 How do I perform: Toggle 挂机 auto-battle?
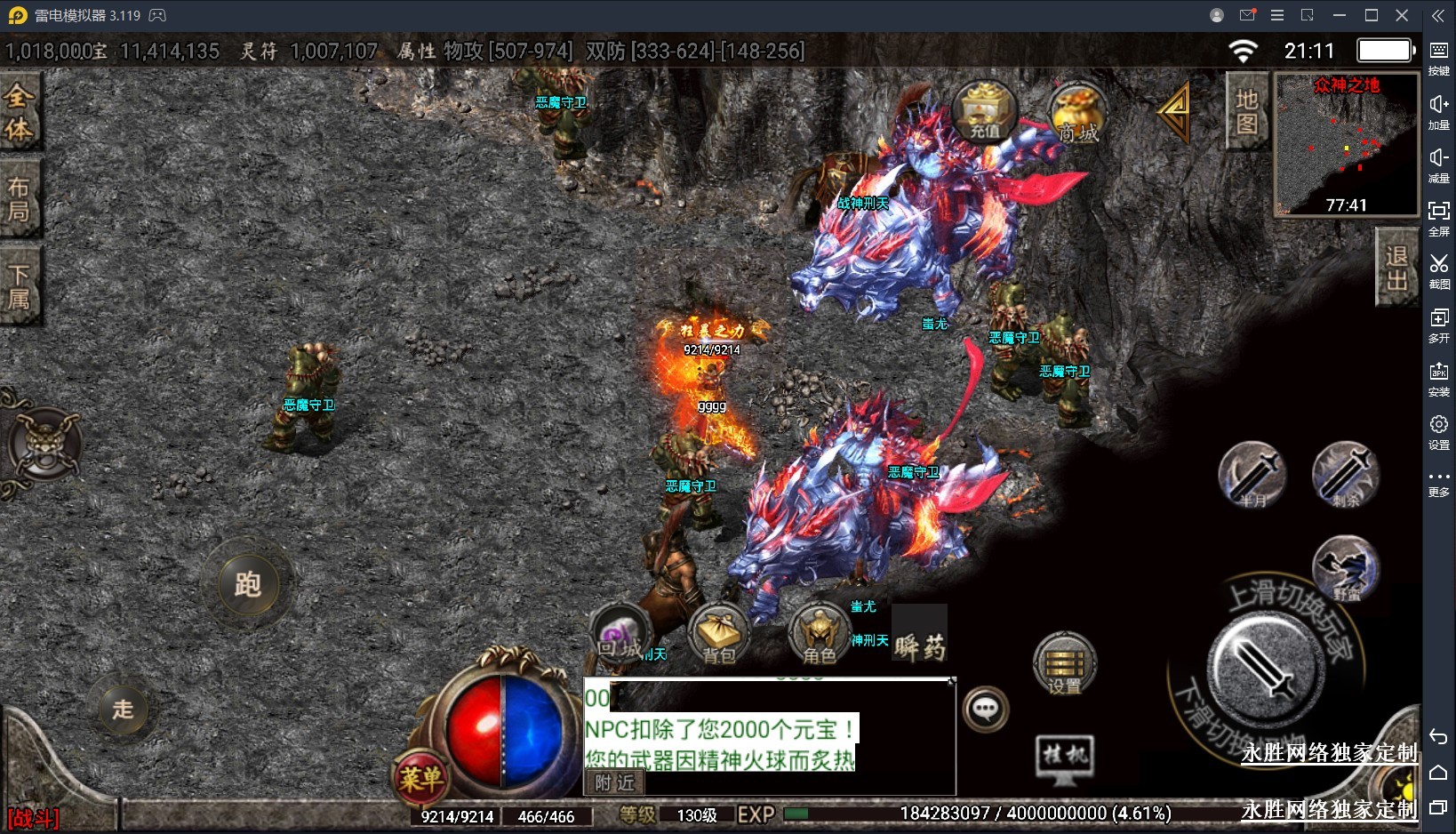pos(1064,758)
